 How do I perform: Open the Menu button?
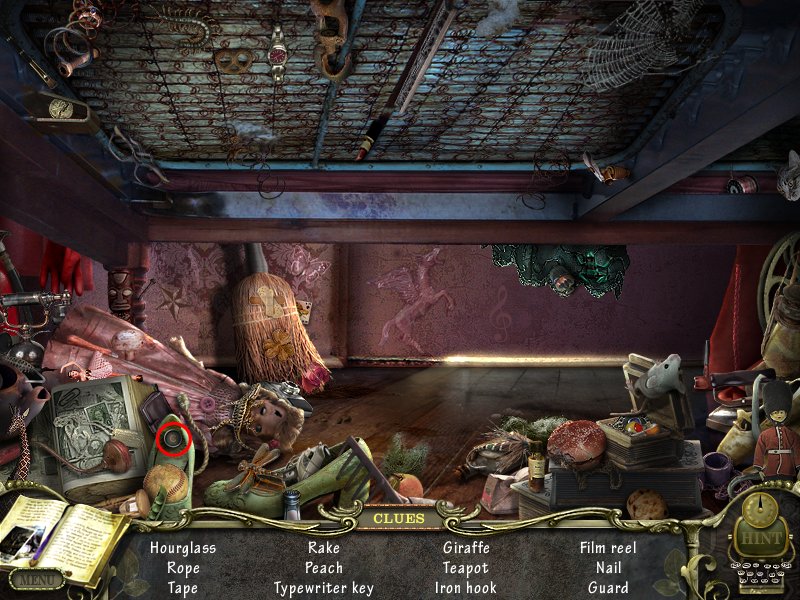pos(37,578)
